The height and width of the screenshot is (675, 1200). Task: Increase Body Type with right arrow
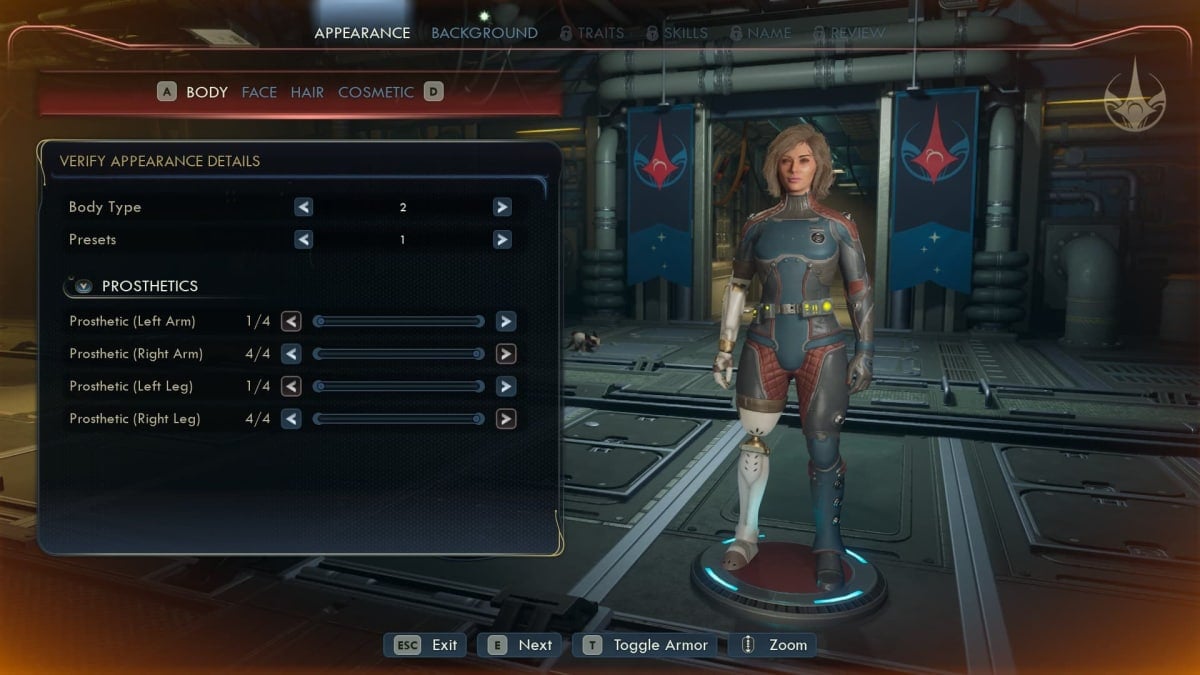tap(502, 207)
